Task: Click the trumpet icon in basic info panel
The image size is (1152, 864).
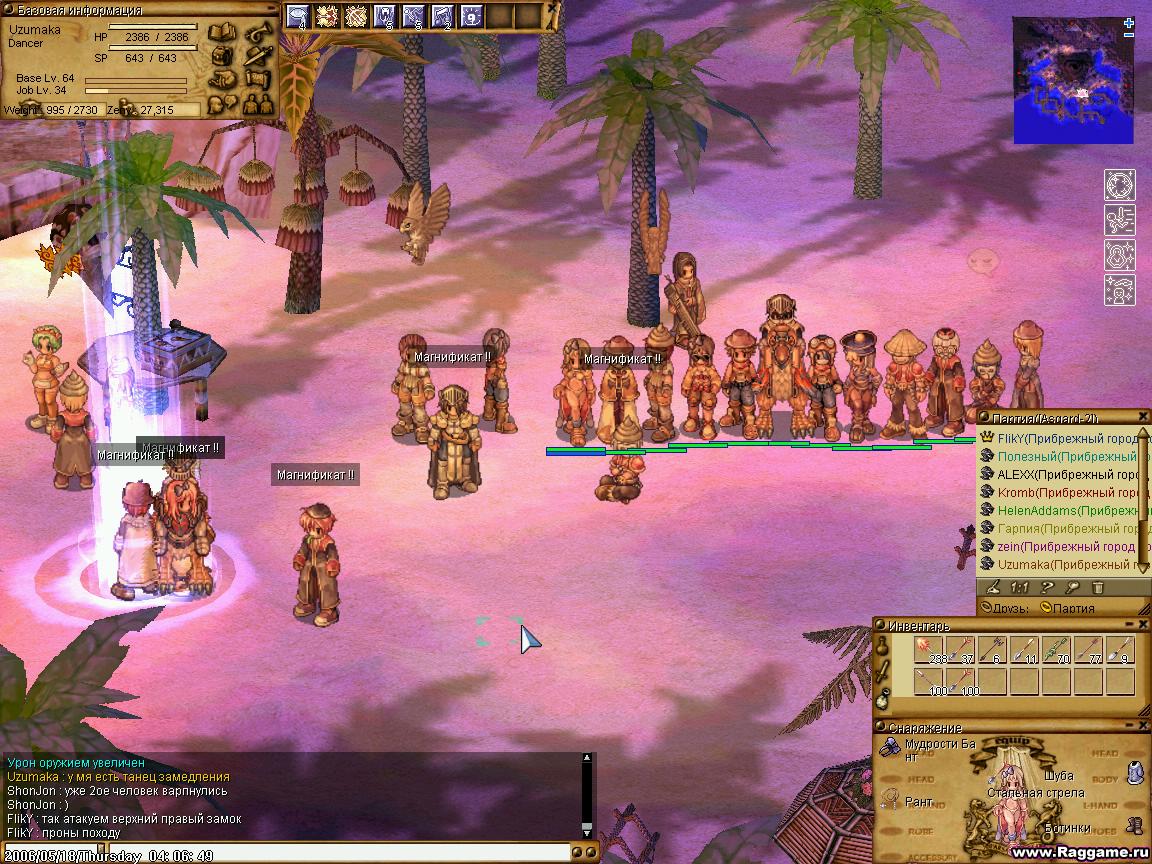Action: pyautogui.click(x=259, y=34)
